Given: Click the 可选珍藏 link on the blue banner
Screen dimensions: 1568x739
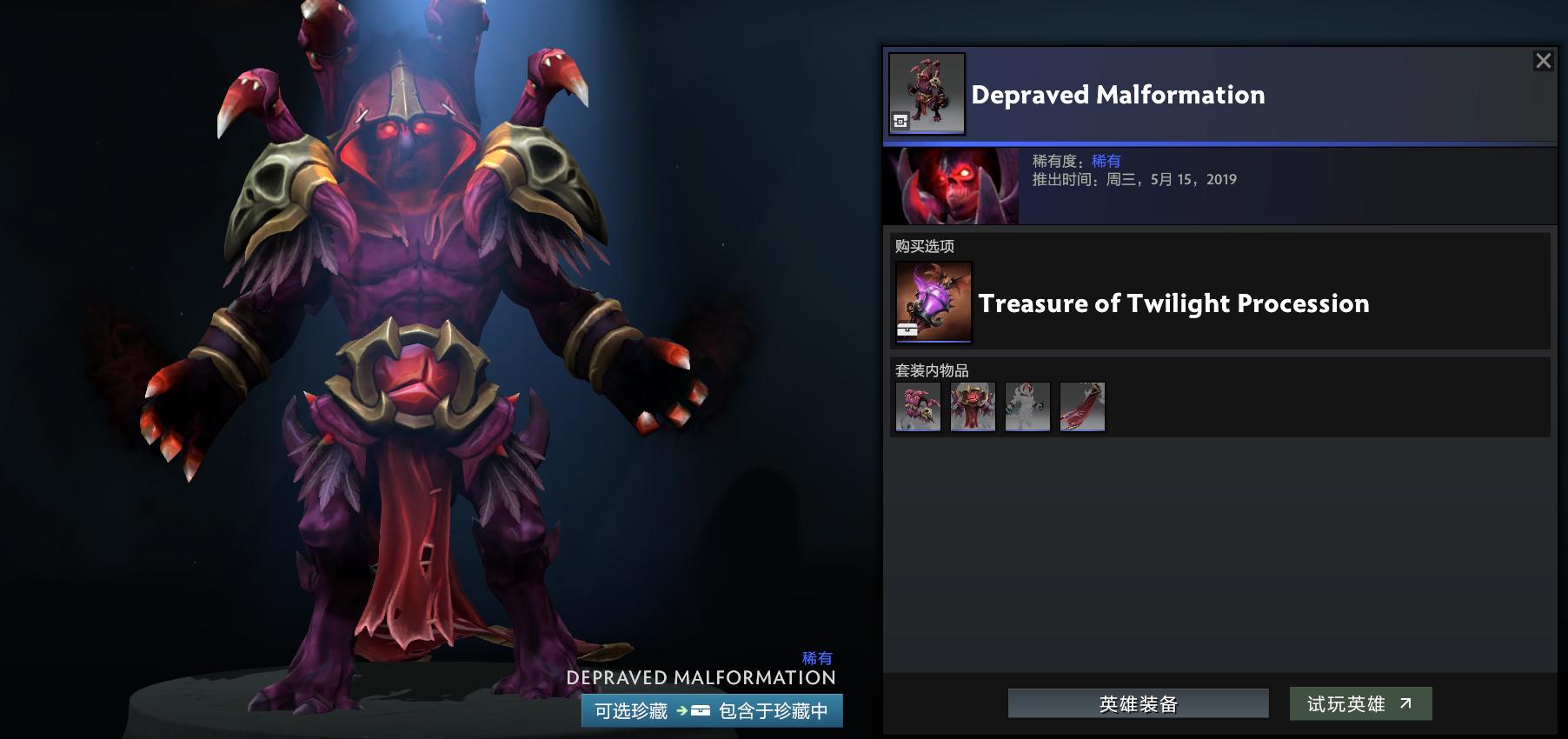Looking at the screenshot, I should click(628, 710).
